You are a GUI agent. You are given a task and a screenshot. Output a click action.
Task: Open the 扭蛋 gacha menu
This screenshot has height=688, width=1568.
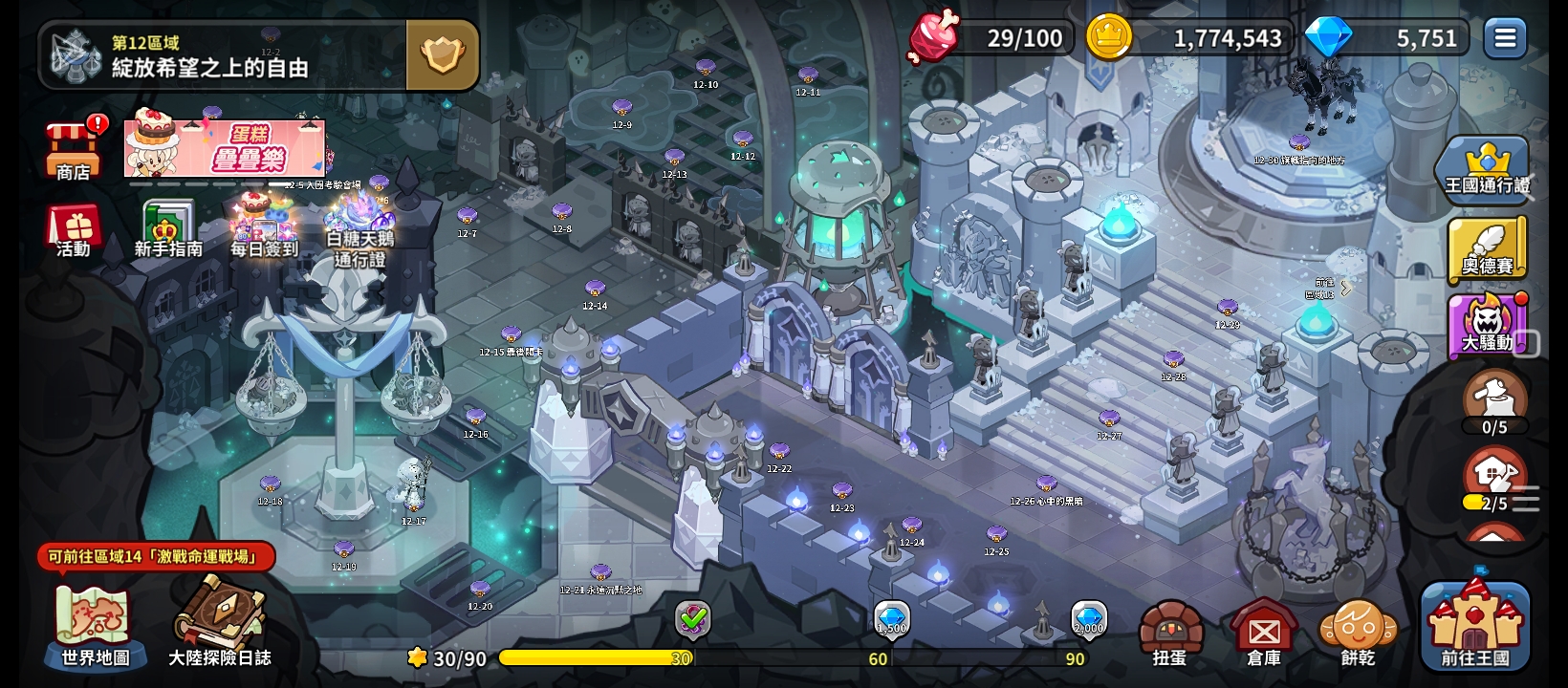1169,633
